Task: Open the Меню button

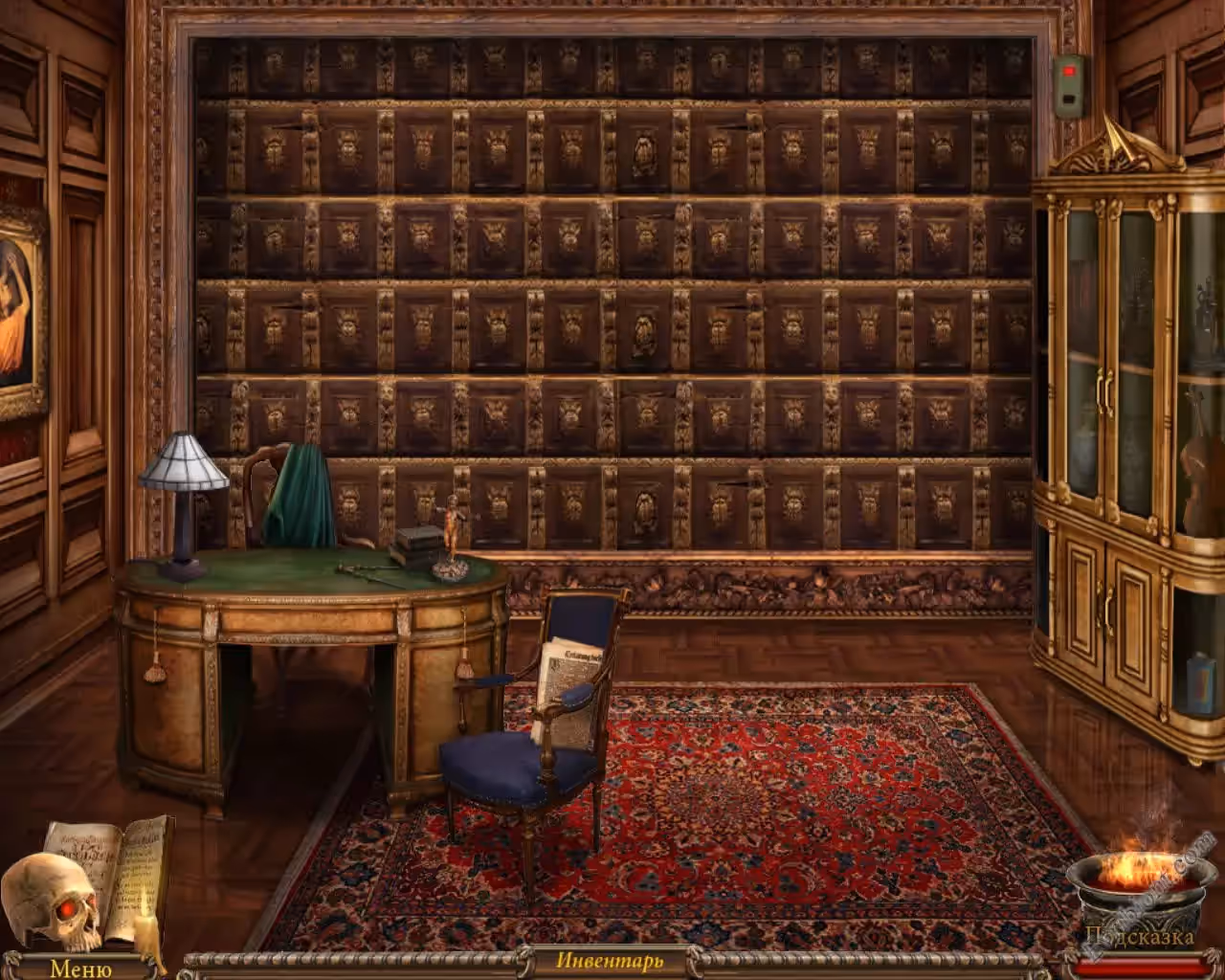Action: [80, 968]
